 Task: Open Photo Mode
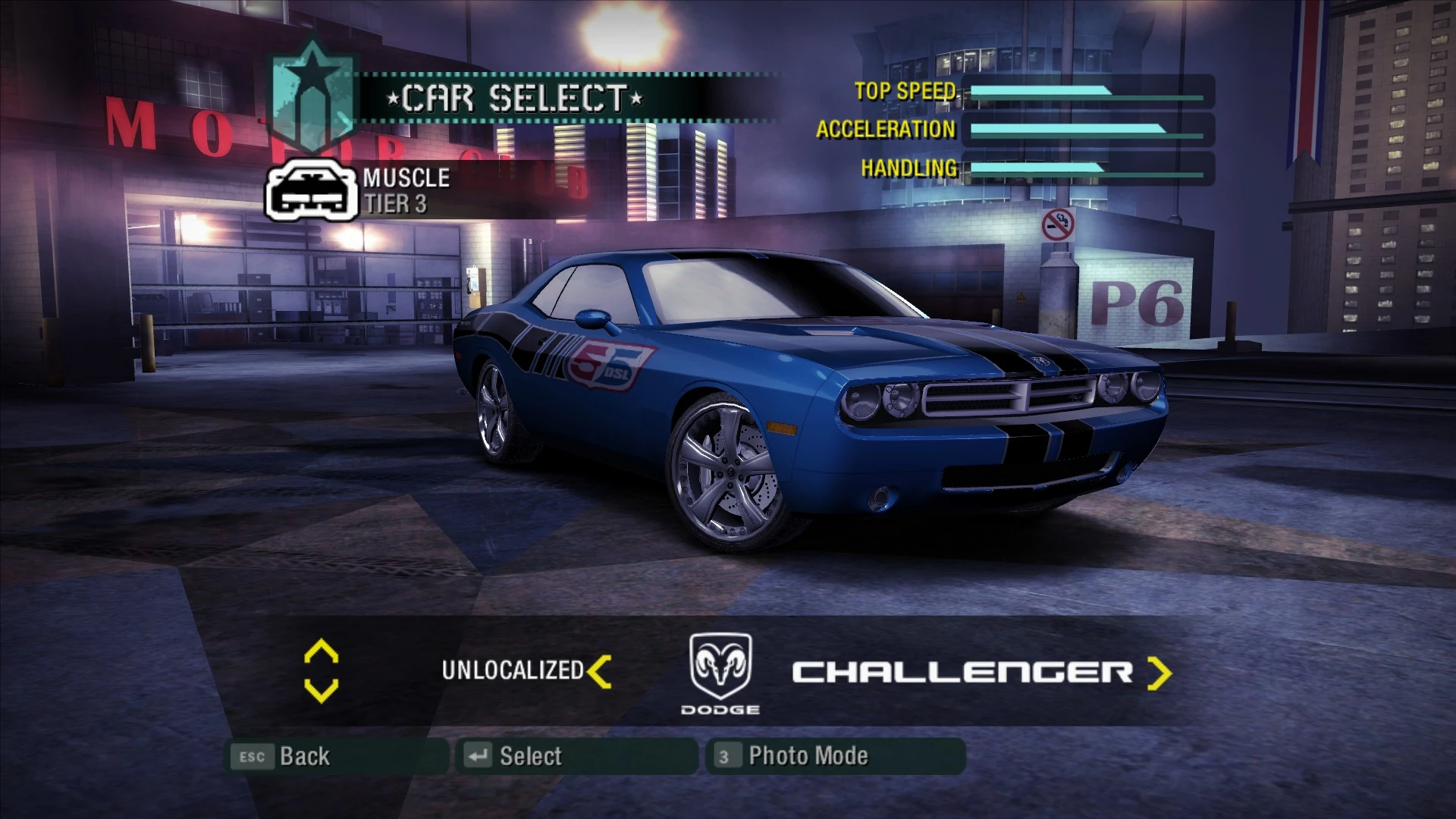click(834, 756)
